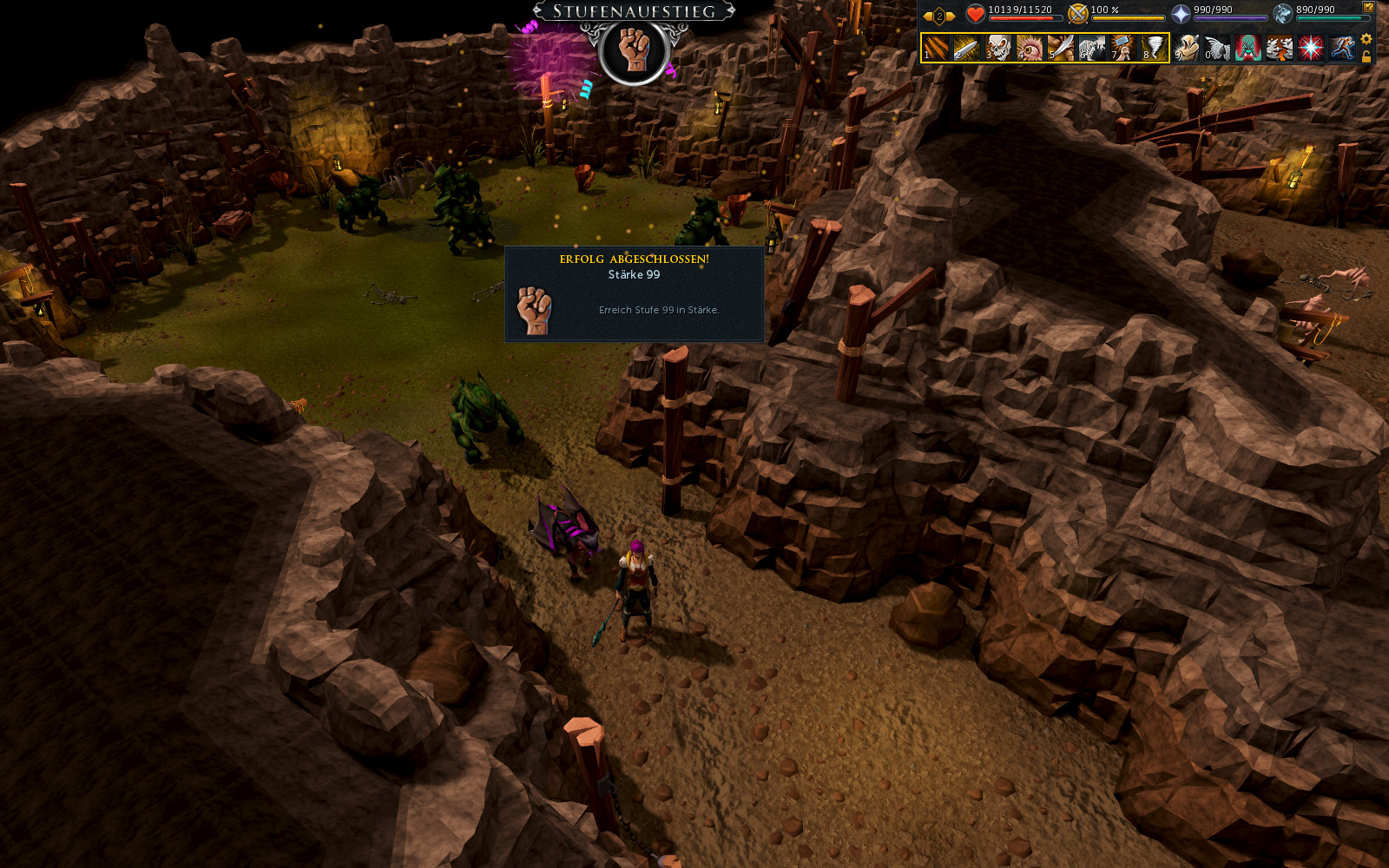The image size is (1389, 868).
Task: Activate the blue running man ability
Action: 1342,48
